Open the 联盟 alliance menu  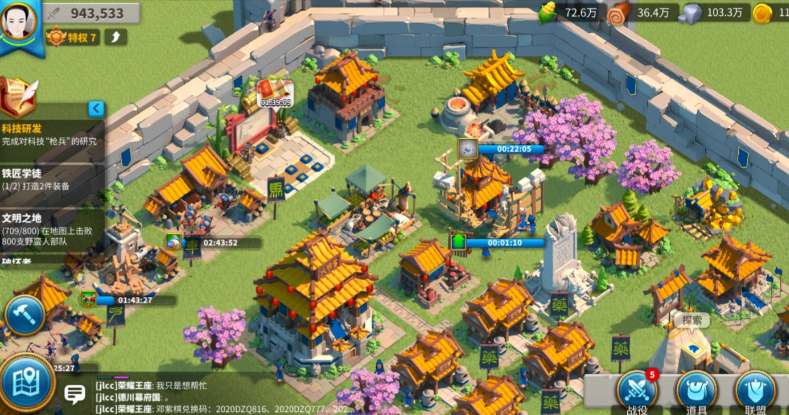(754, 391)
